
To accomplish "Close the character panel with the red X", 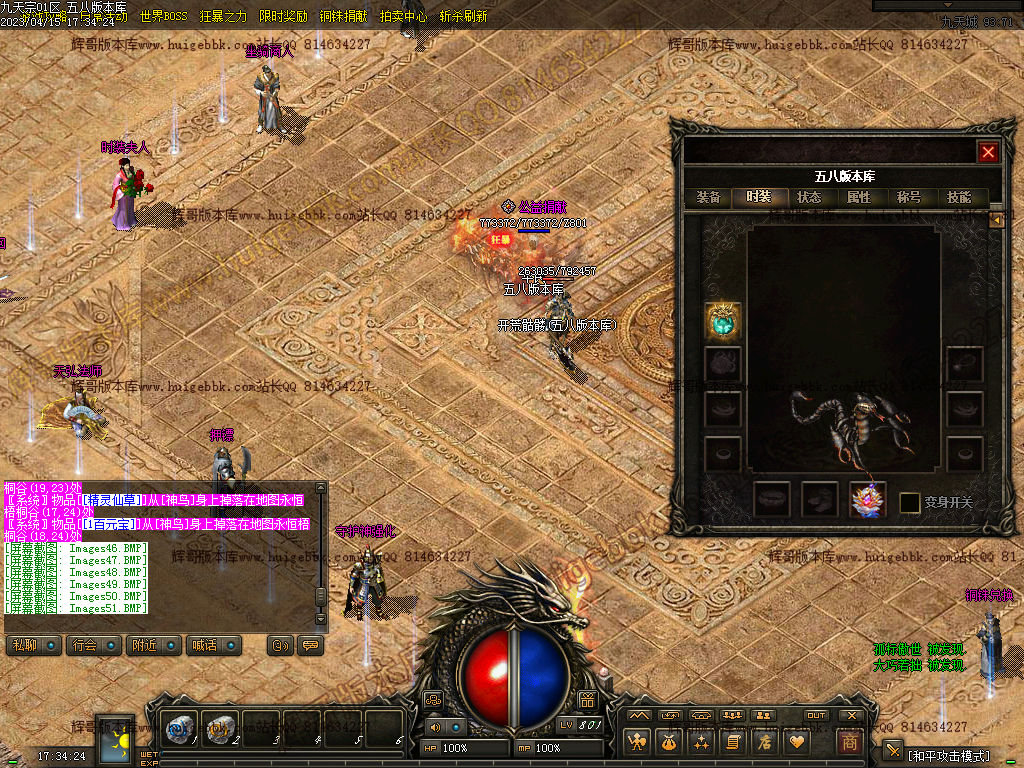I will 988,152.
